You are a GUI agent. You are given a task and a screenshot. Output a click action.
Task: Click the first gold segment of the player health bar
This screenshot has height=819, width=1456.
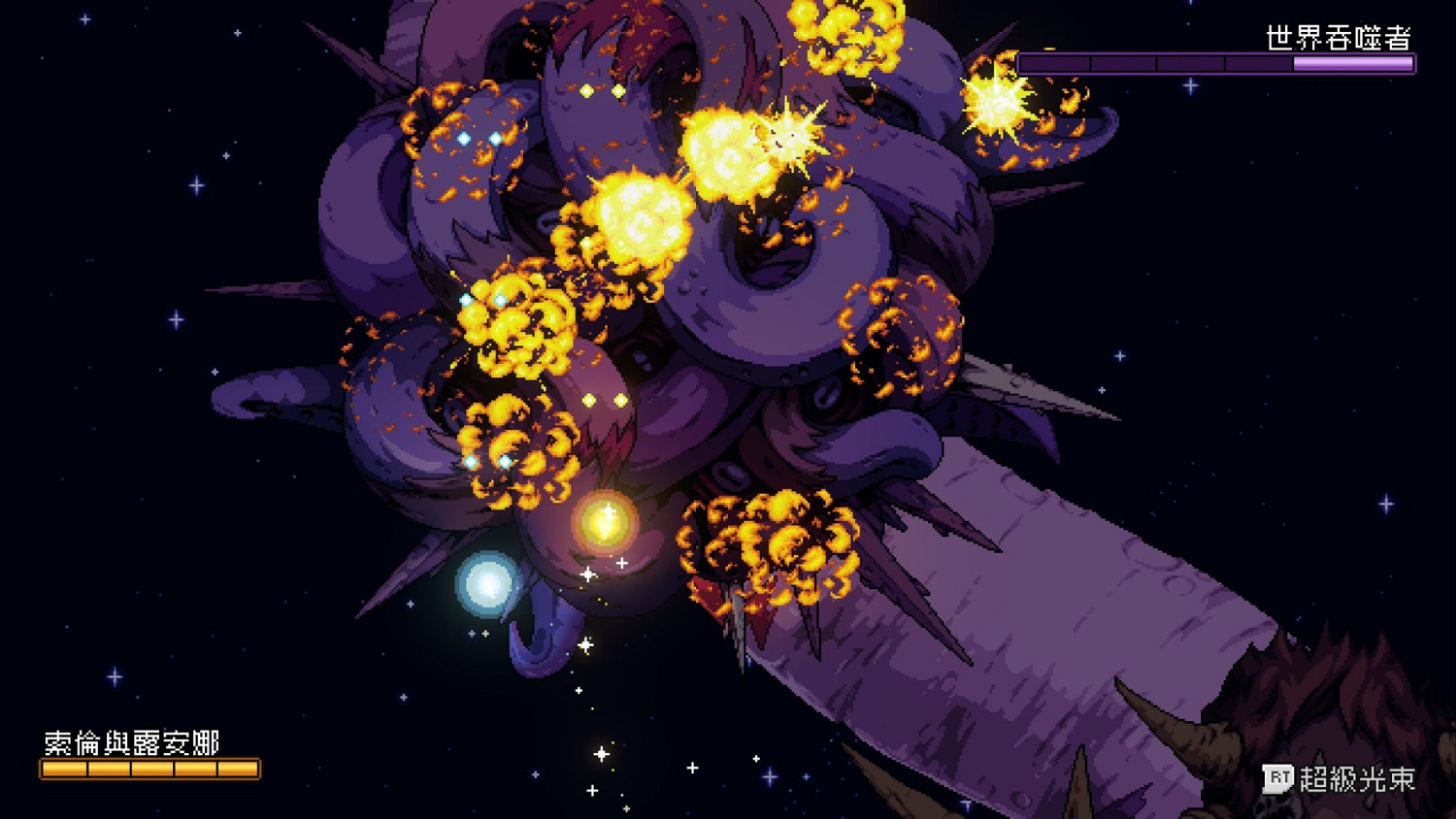tap(64, 769)
